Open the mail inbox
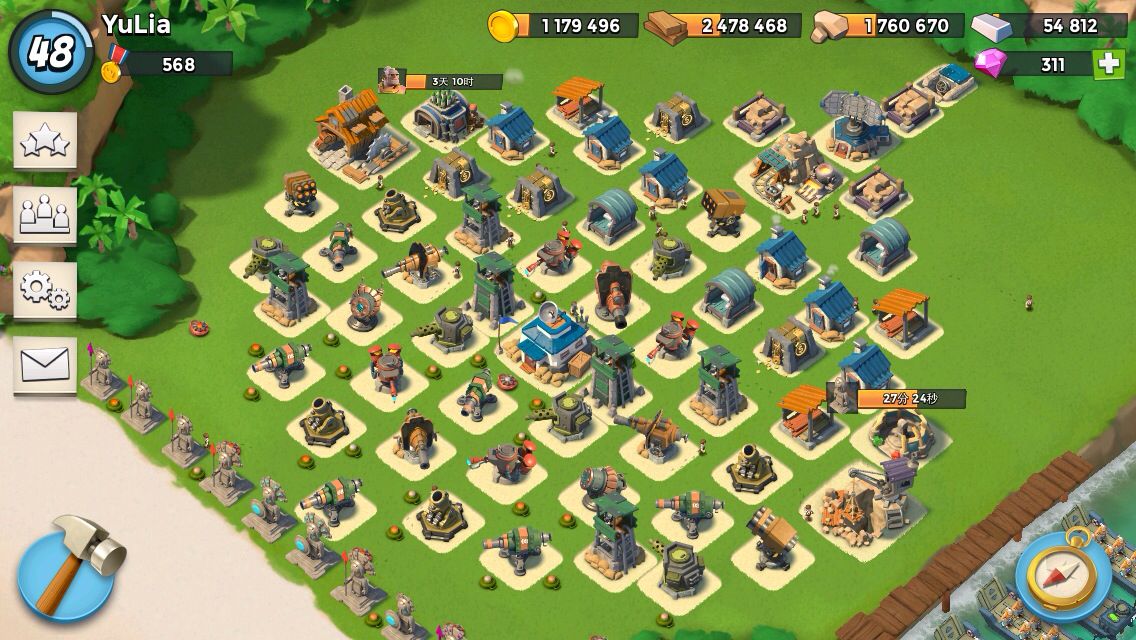 tap(45, 365)
